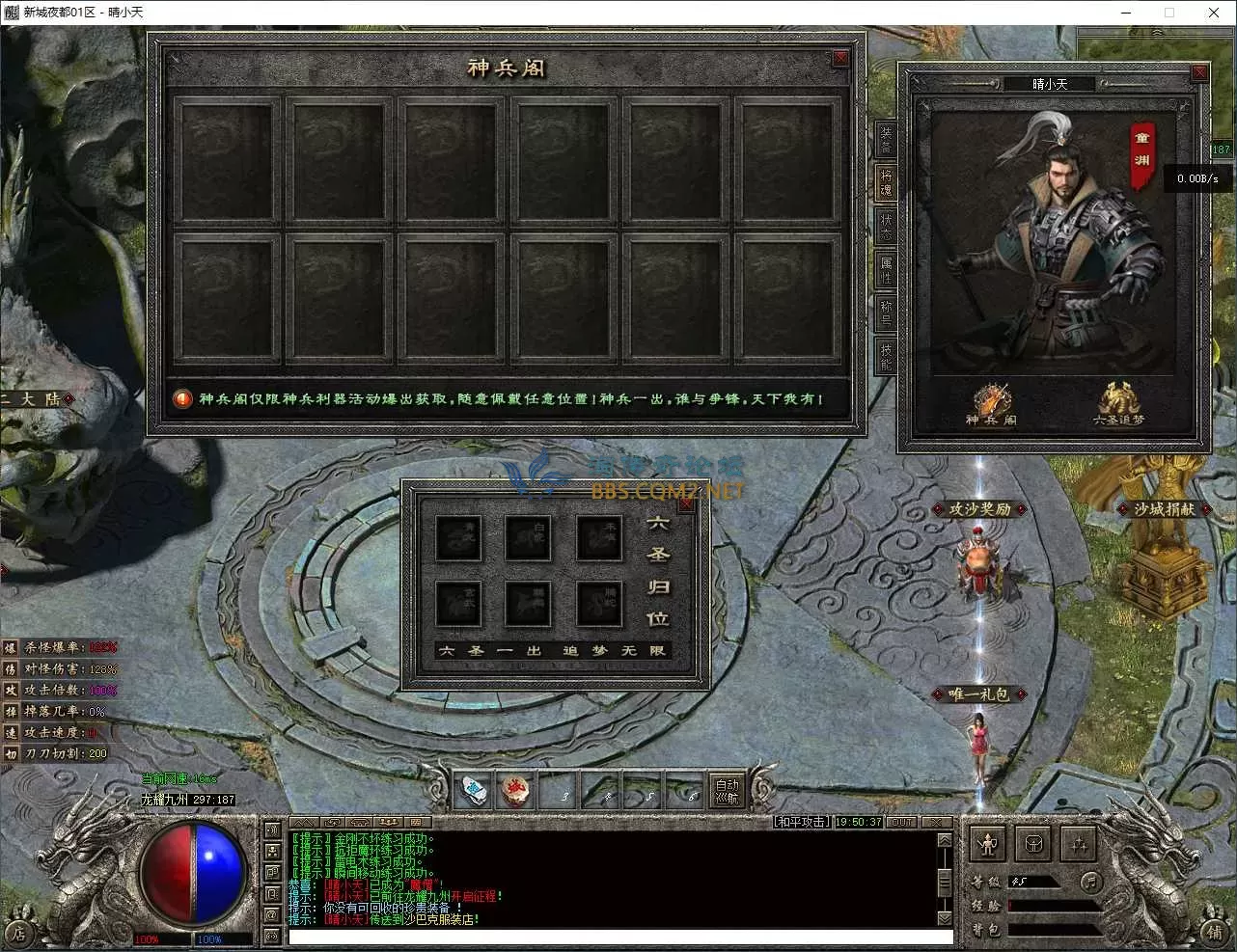Toggle the 和平攻击 attack mode

802,822
